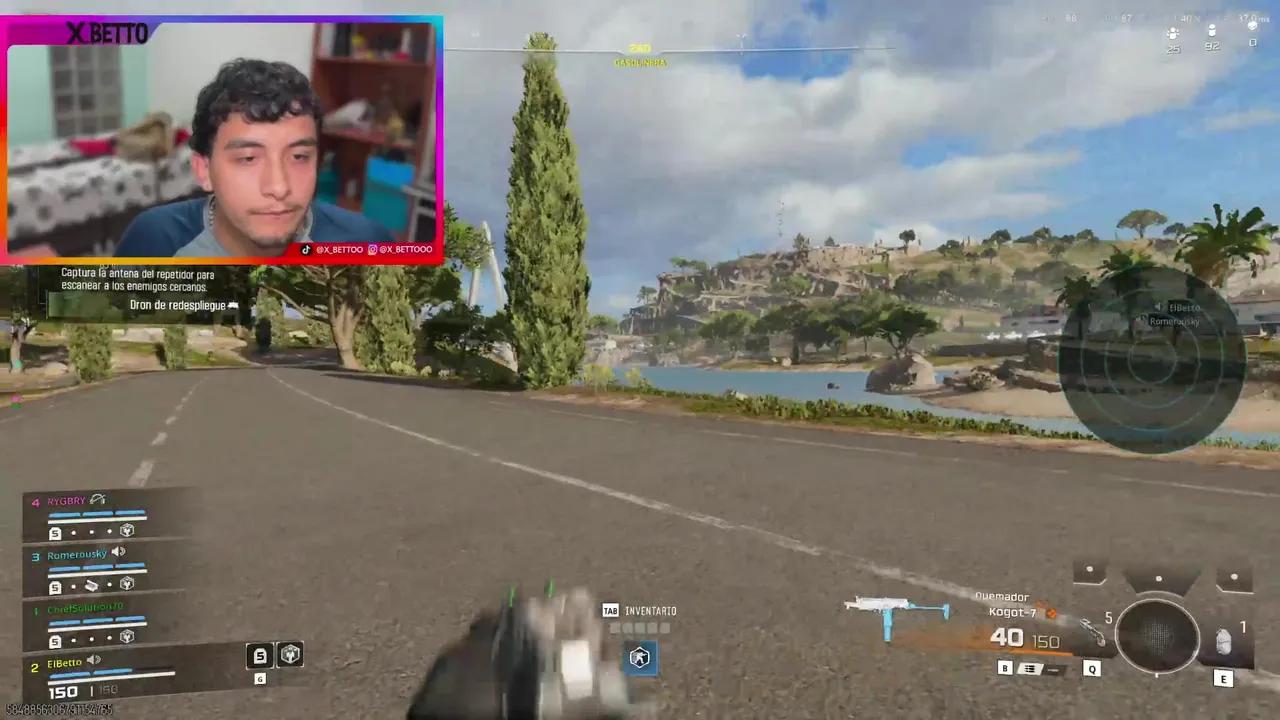
Task: Toggle RYGBRY's headset icon
Action: tap(97, 500)
